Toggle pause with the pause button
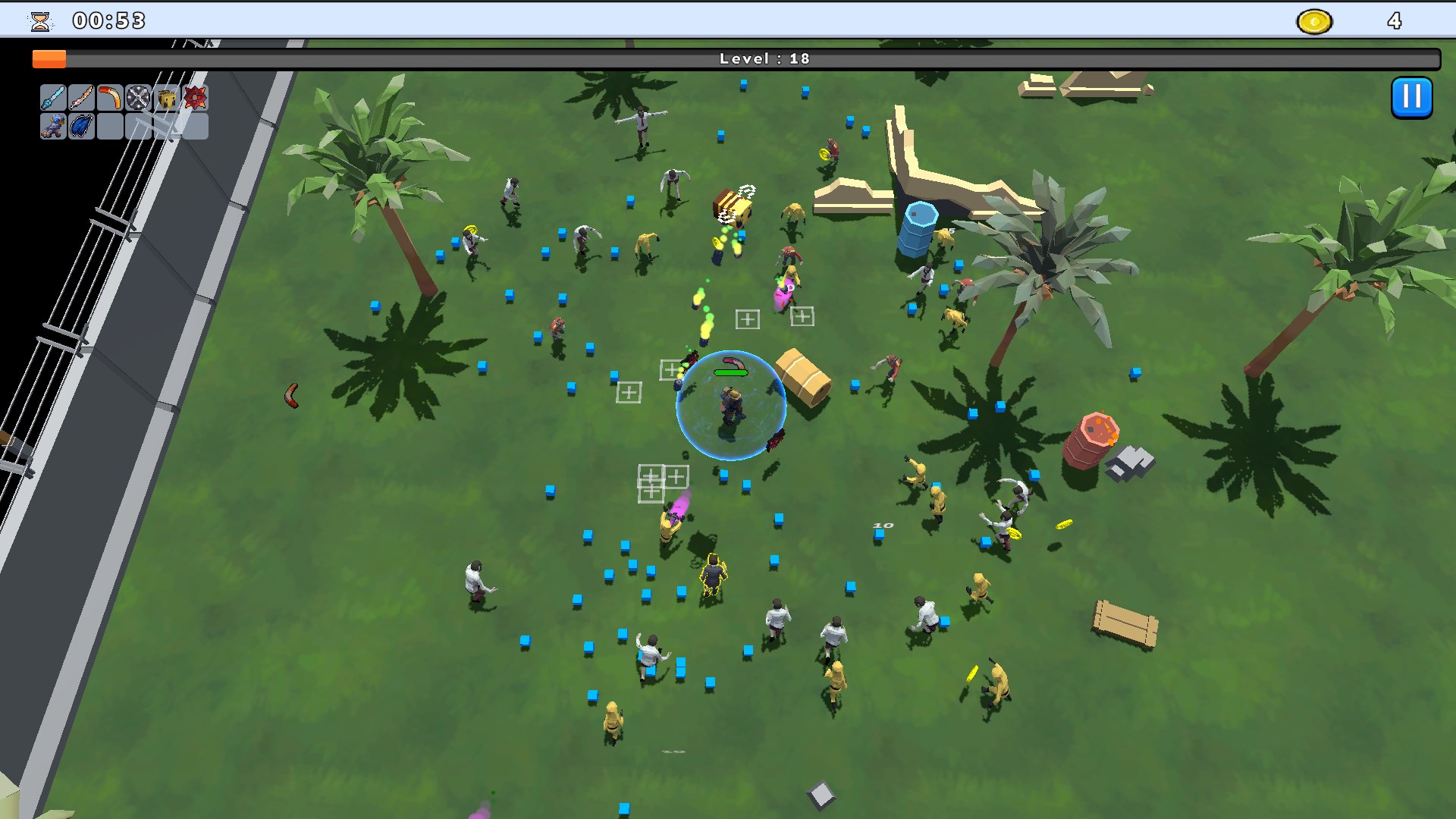Viewport: 1456px width, 819px height. 1410,97
